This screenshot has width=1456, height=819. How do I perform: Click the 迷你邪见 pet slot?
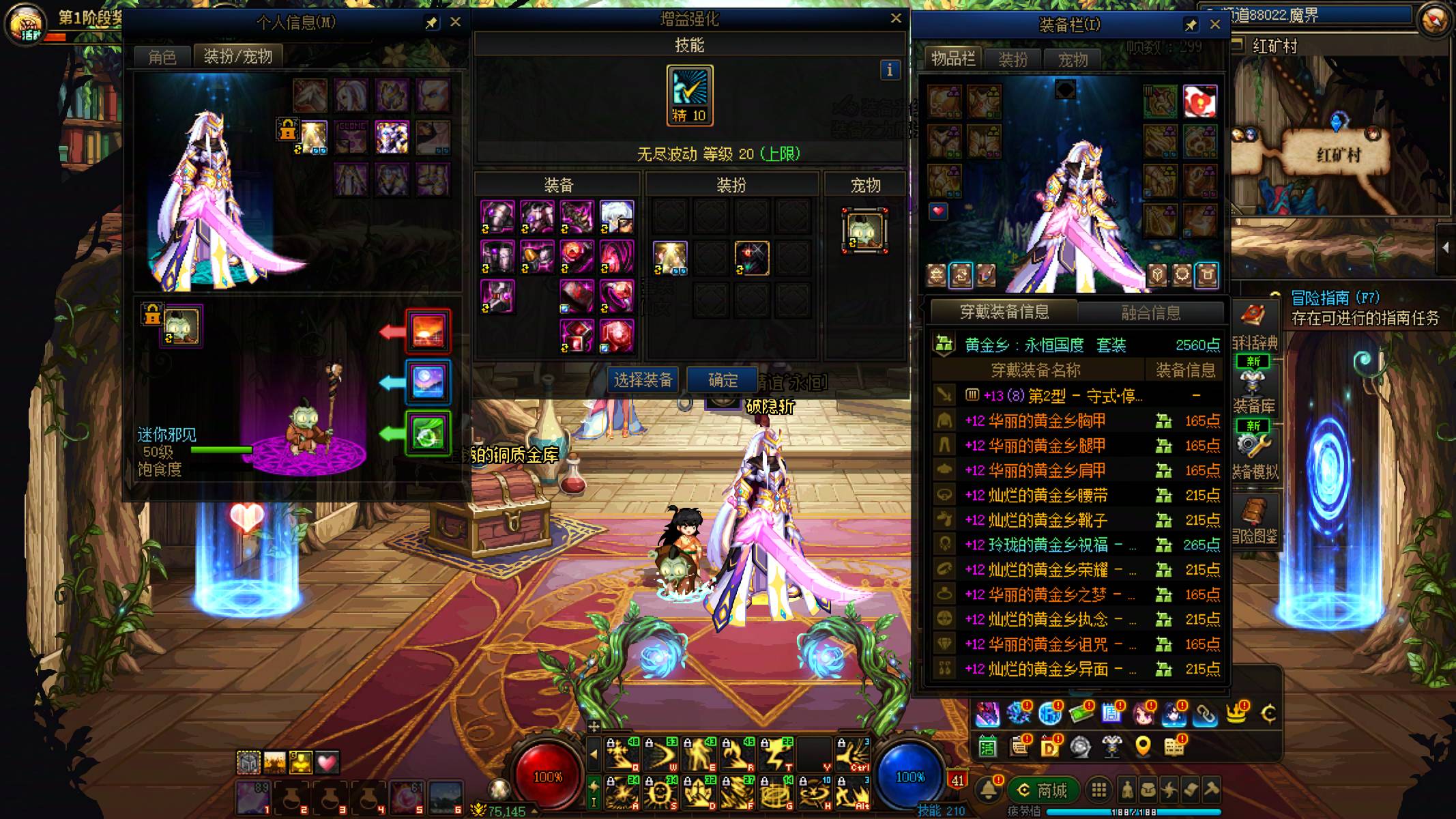click(x=181, y=326)
